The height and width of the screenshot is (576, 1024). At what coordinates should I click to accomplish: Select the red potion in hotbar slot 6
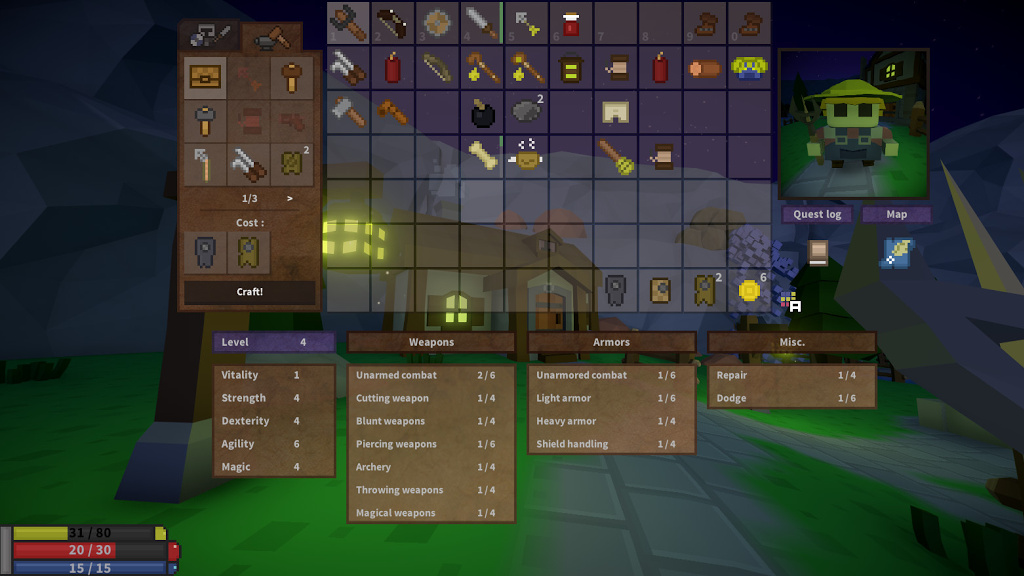click(x=571, y=22)
